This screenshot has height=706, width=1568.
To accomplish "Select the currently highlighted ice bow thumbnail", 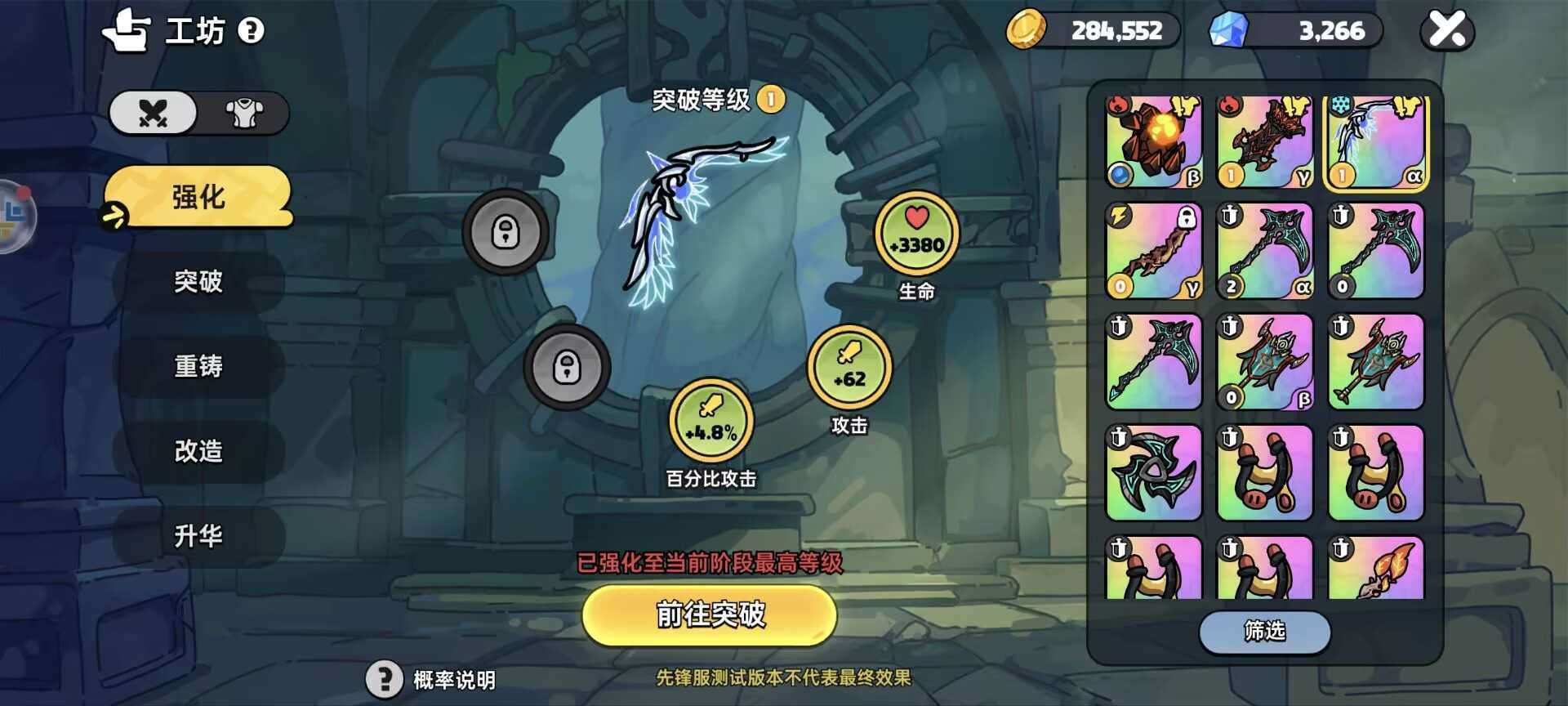I will [1376, 141].
